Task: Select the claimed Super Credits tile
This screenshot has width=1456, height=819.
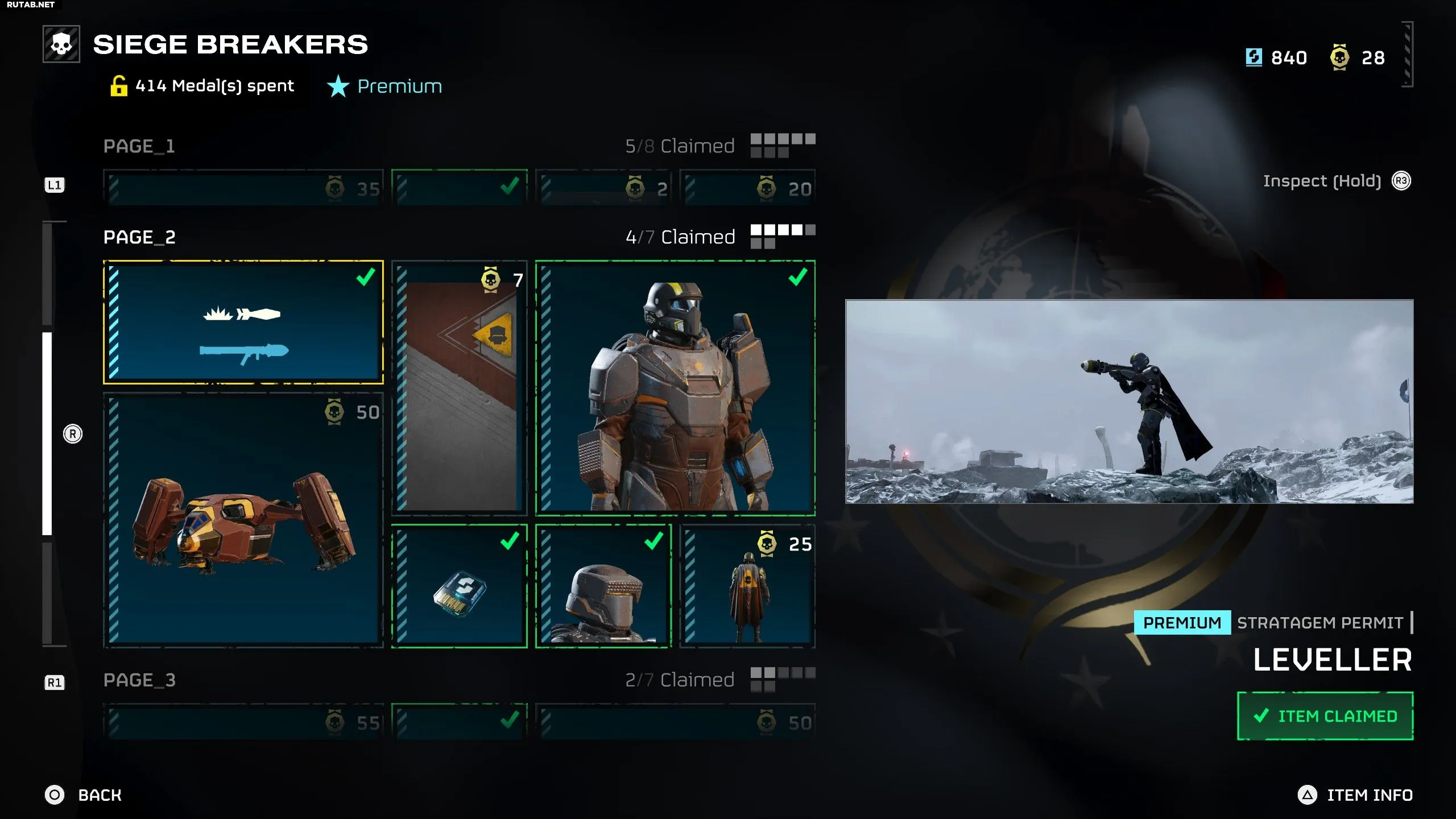Action: pos(459,586)
